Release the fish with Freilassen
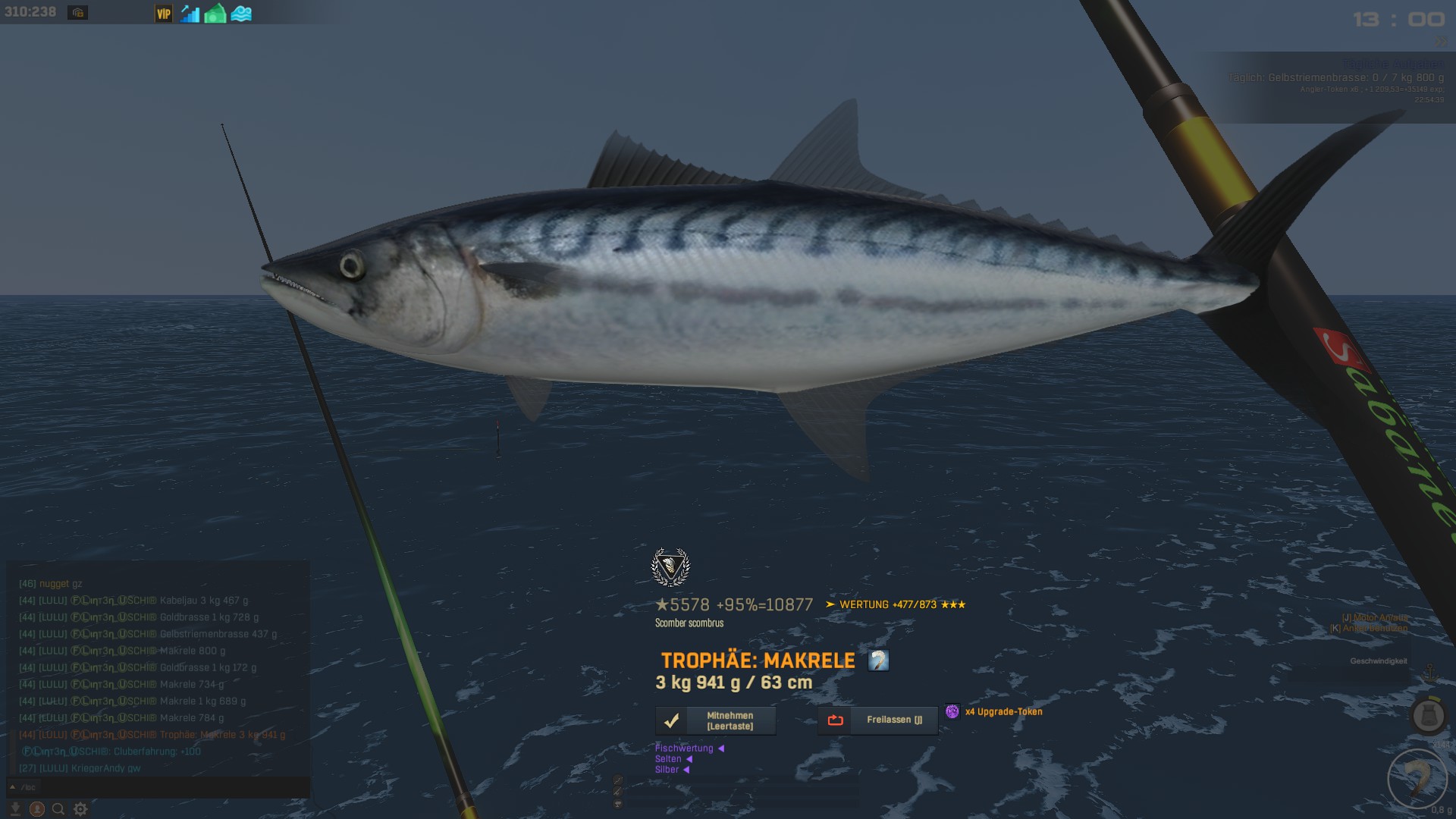The height and width of the screenshot is (819, 1456). (x=877, y=720)
